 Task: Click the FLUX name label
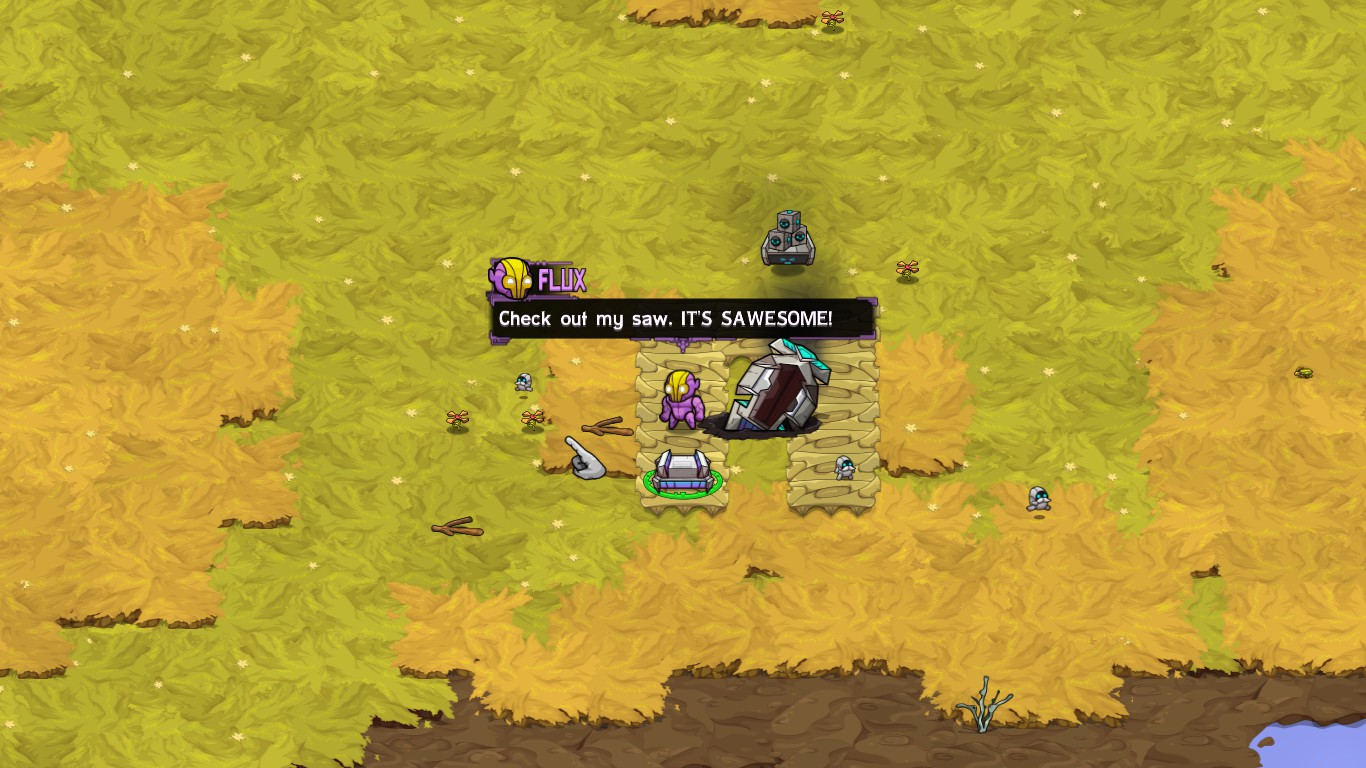click(560, 278)
